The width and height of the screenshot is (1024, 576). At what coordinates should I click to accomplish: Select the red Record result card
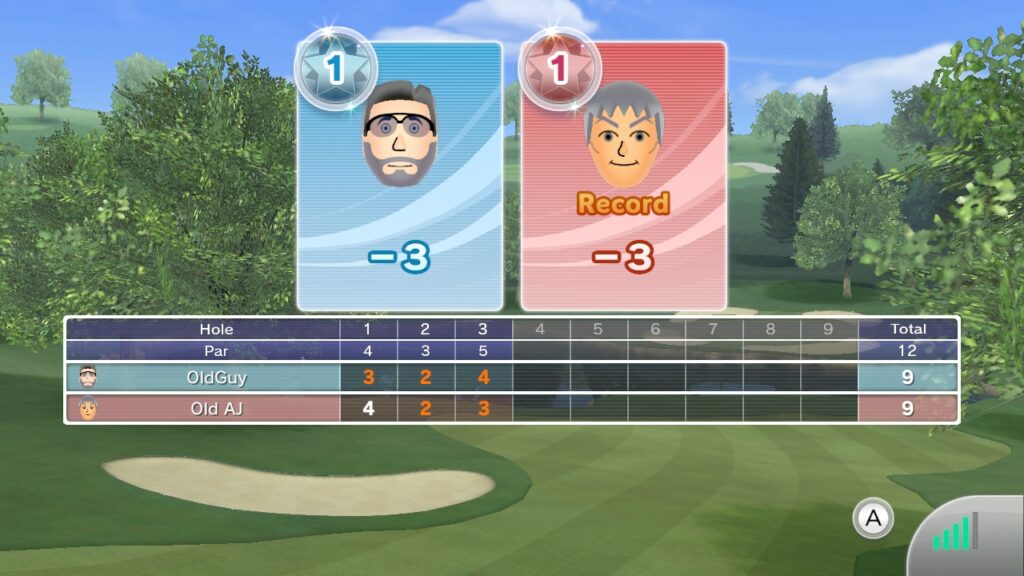[623, 178]
